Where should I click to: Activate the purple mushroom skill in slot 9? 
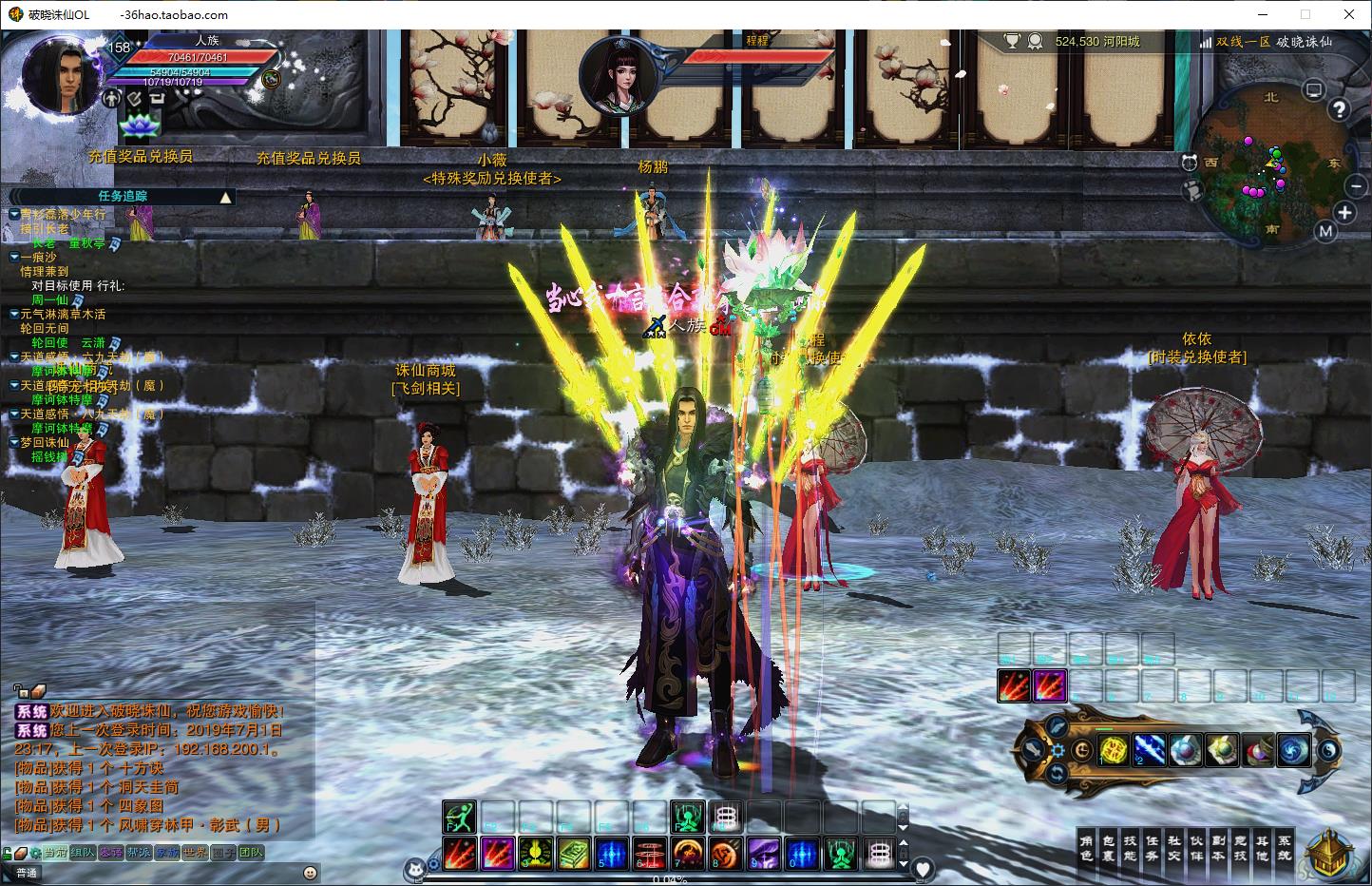[x=764, y=853]
